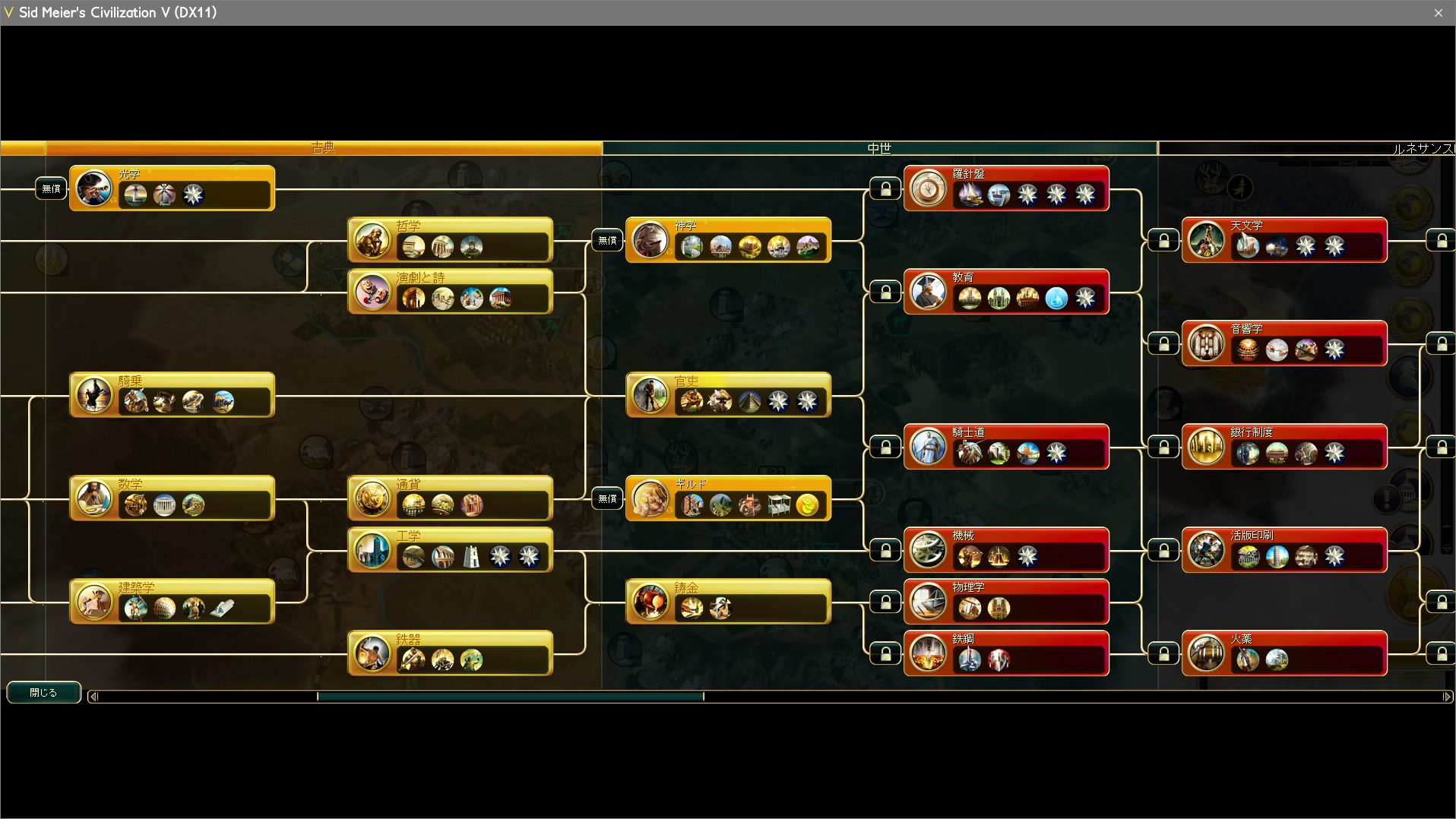
Task: Pick the ギルド technology
Action: (x=728, y=498)
